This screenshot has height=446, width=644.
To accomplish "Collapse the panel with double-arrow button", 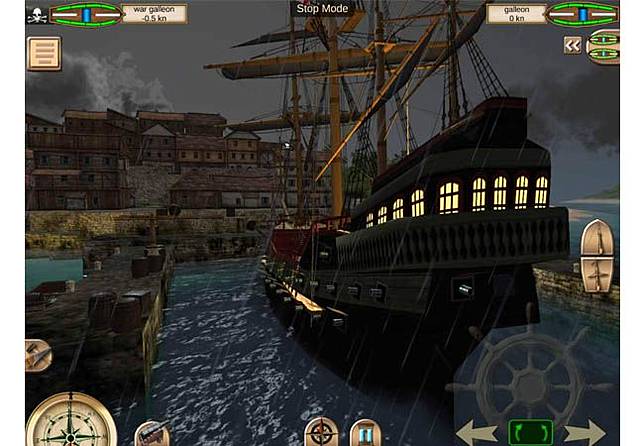I will pos(572,45).
